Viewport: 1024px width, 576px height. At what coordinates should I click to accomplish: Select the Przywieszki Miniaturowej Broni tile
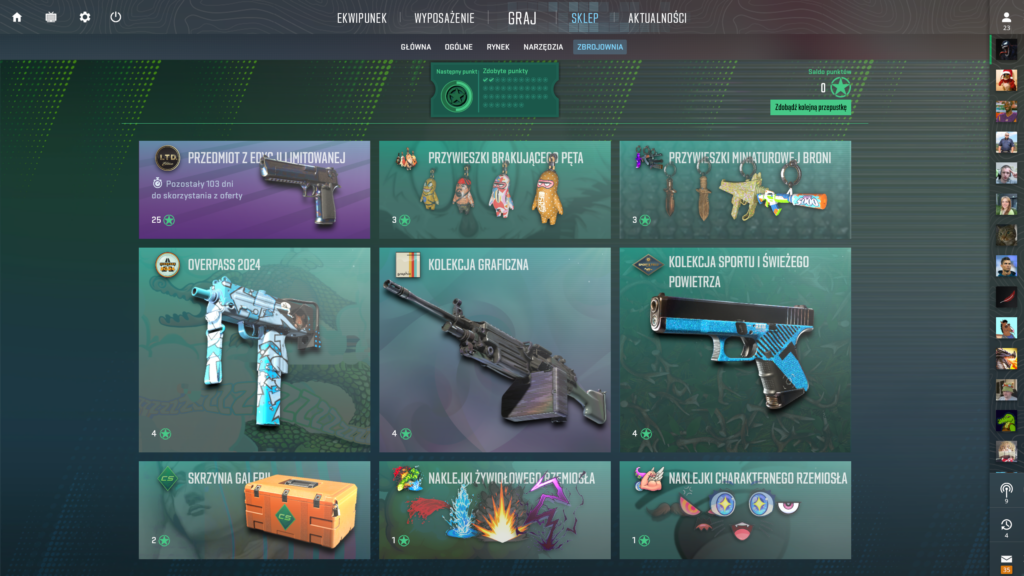pyautogui.click(x=735, y=190)
